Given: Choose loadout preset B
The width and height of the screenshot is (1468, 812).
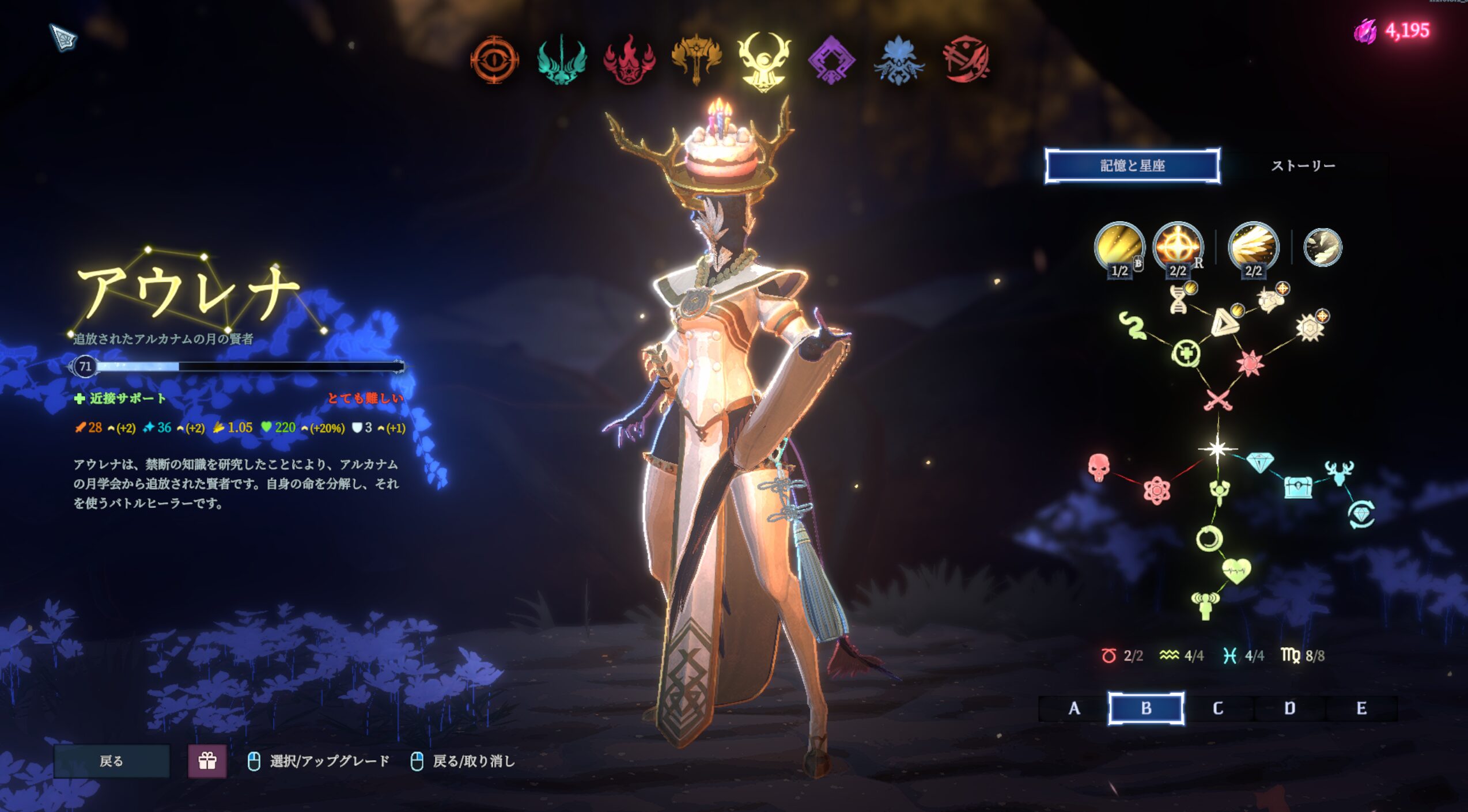Looking at the screenshot, I should pyautogui.click(x=1146, y=708).
